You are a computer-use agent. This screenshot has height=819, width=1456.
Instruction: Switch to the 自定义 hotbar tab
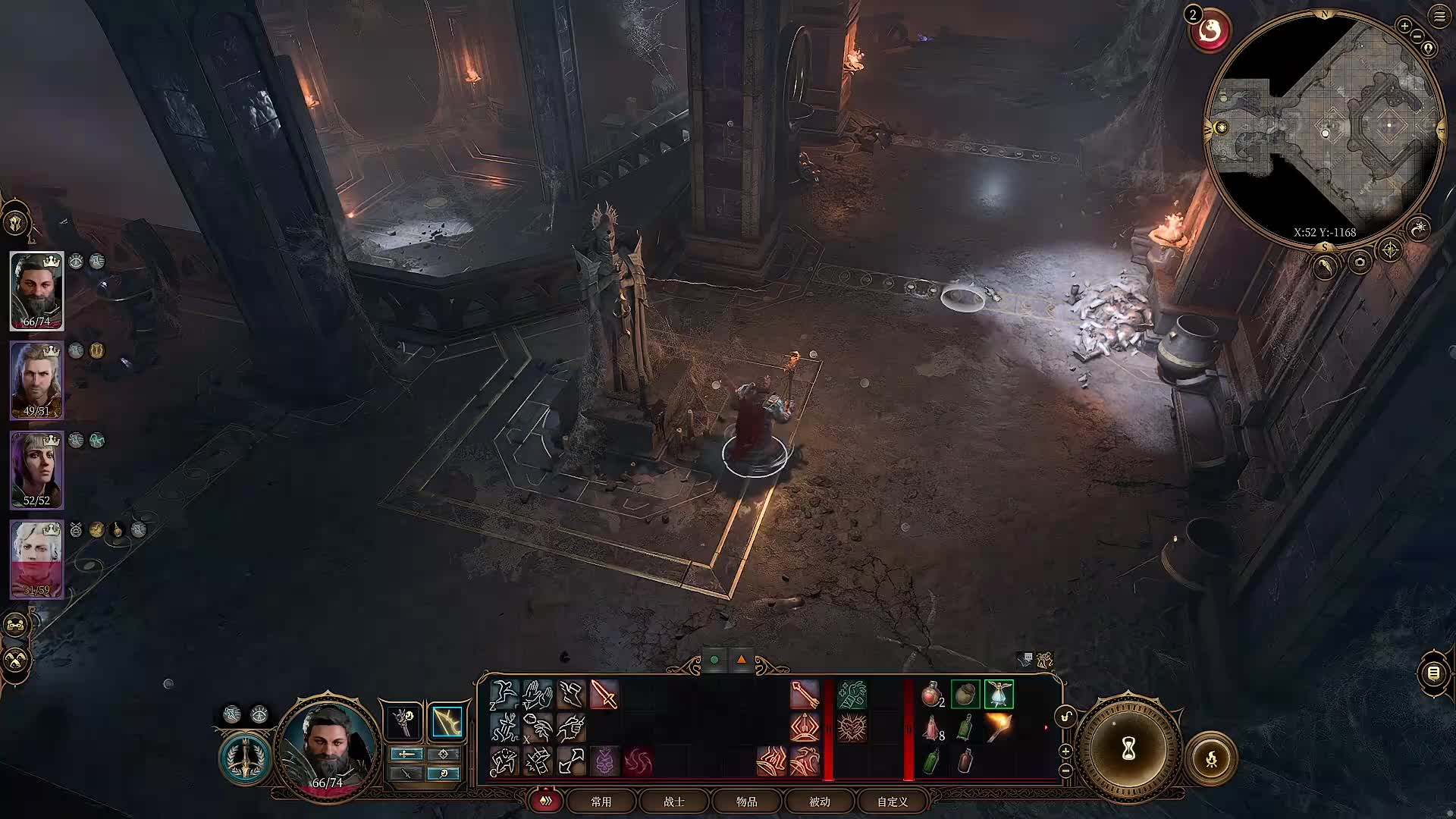click(x=893, y=802)
